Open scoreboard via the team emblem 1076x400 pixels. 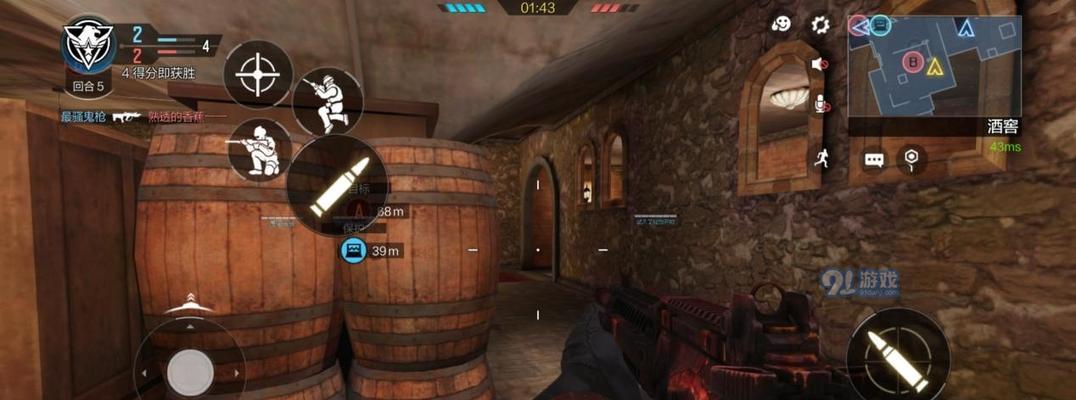click(89, 45)
